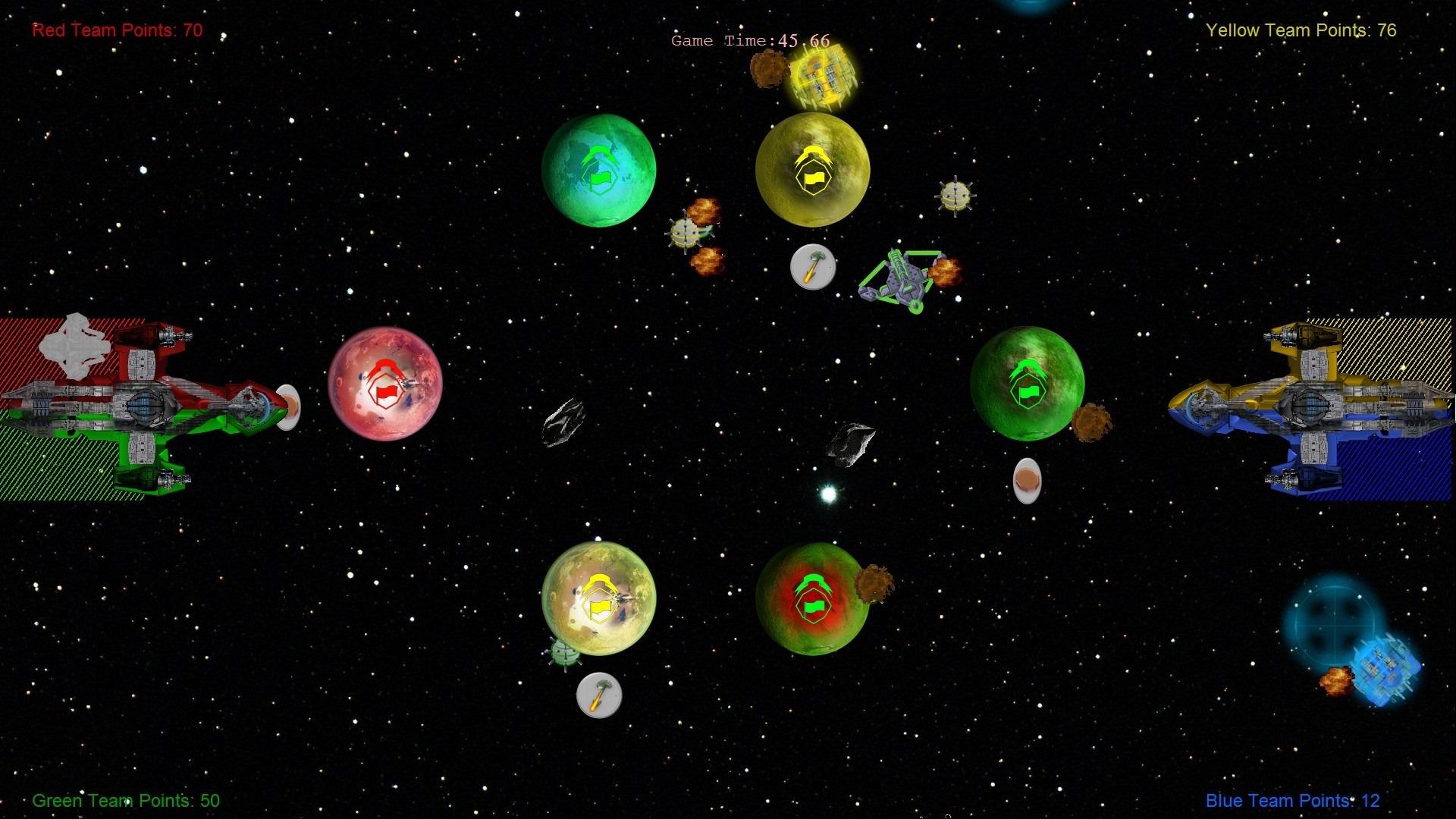Click the Red Team Points label
1456x819 pixels.
click(116, 30)
